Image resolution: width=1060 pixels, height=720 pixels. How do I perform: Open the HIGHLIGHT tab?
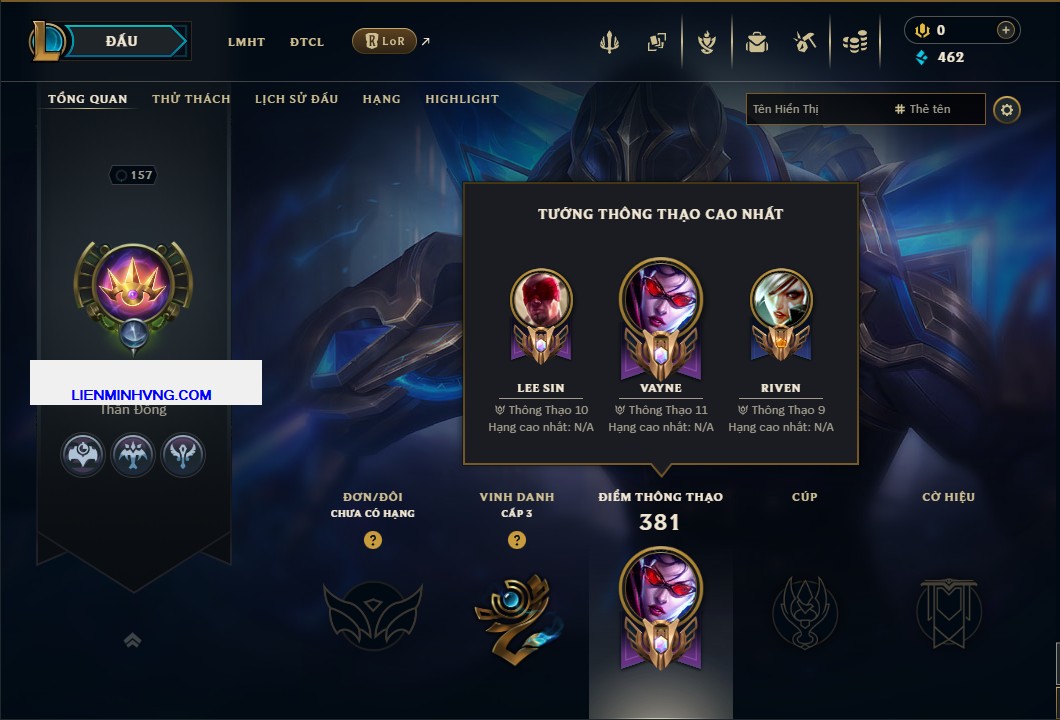[462, 99]
